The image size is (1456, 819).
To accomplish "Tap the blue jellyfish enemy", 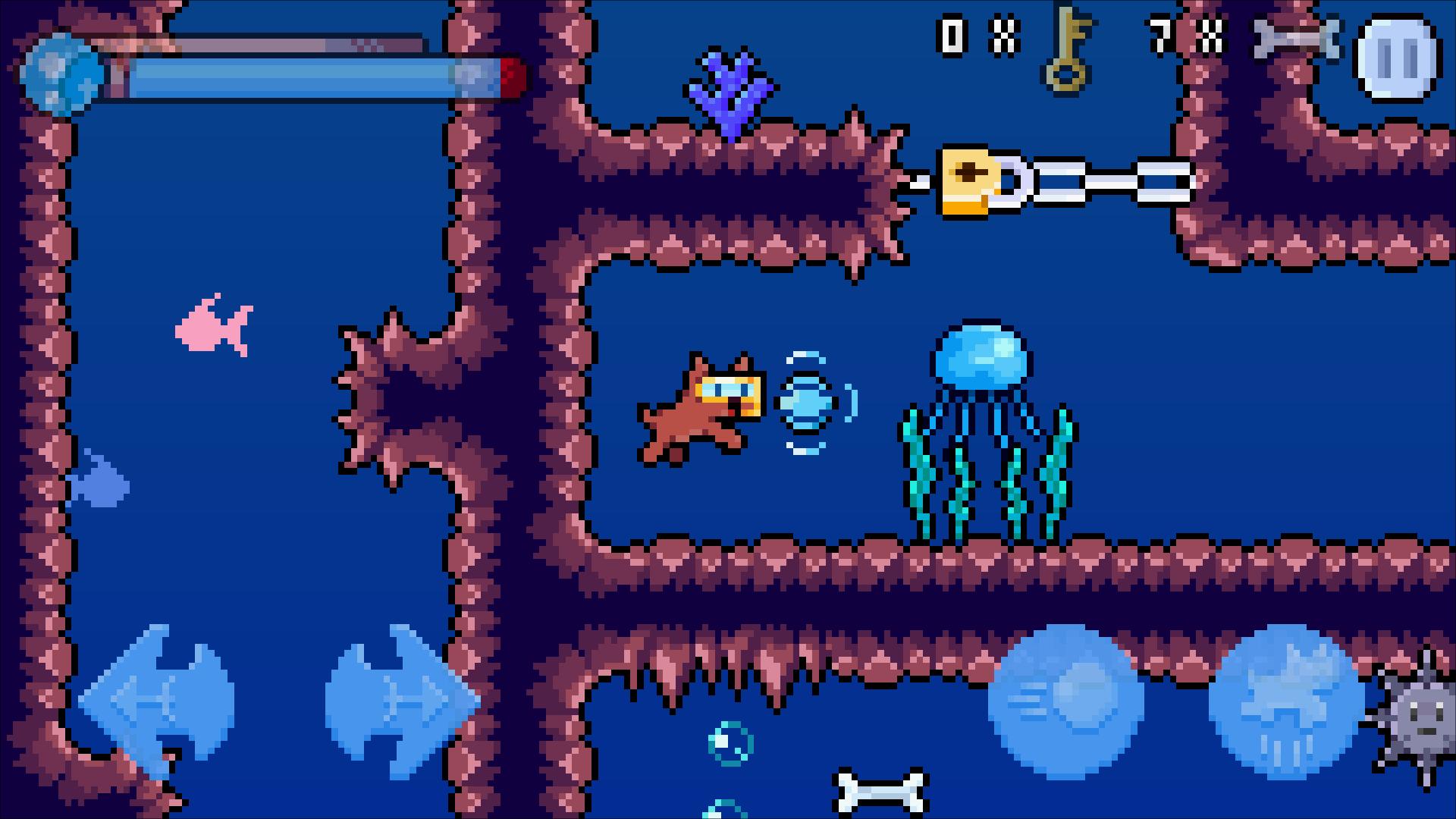I will [982, 356].
